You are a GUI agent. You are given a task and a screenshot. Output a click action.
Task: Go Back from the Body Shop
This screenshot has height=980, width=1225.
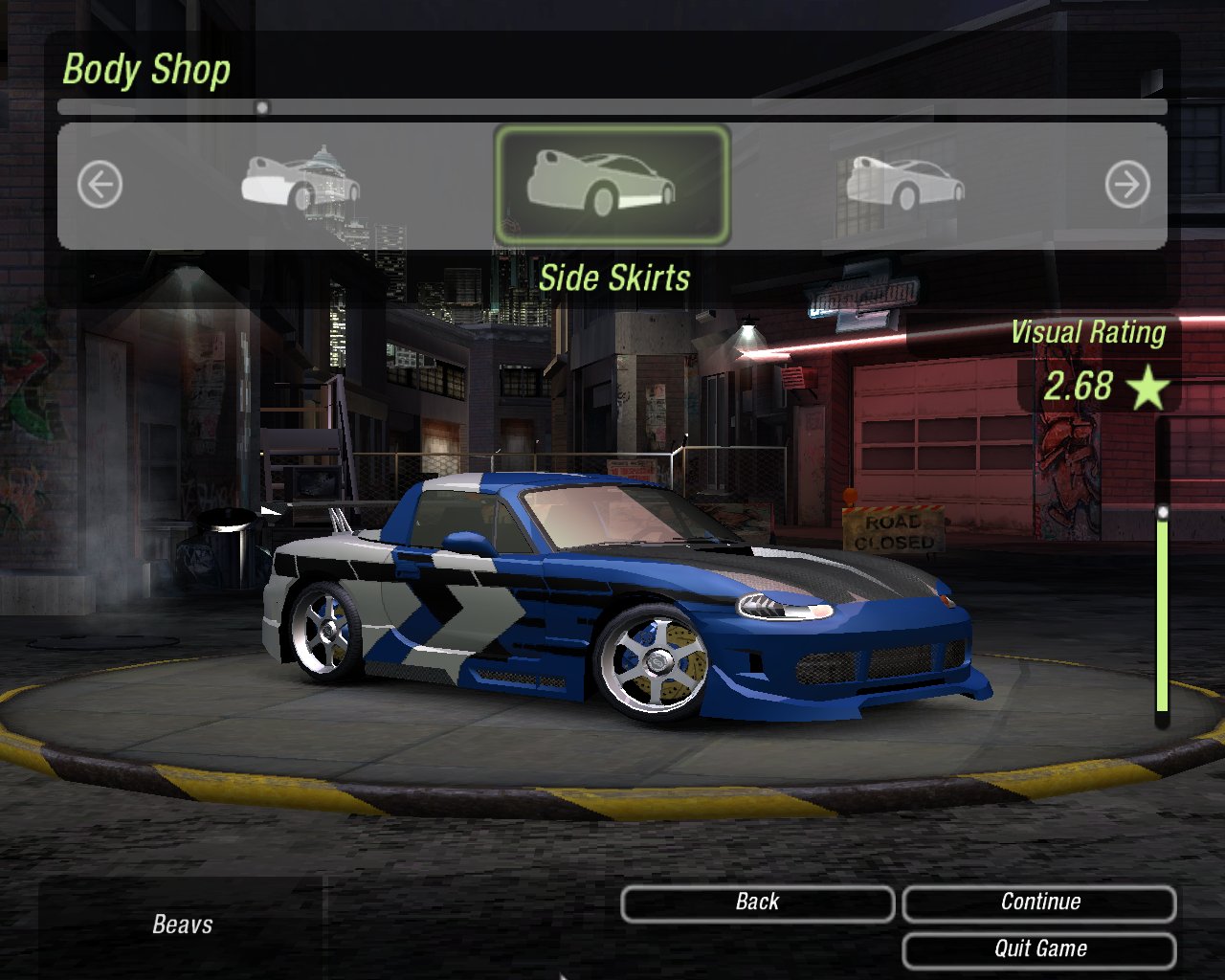tap(757, 902)
